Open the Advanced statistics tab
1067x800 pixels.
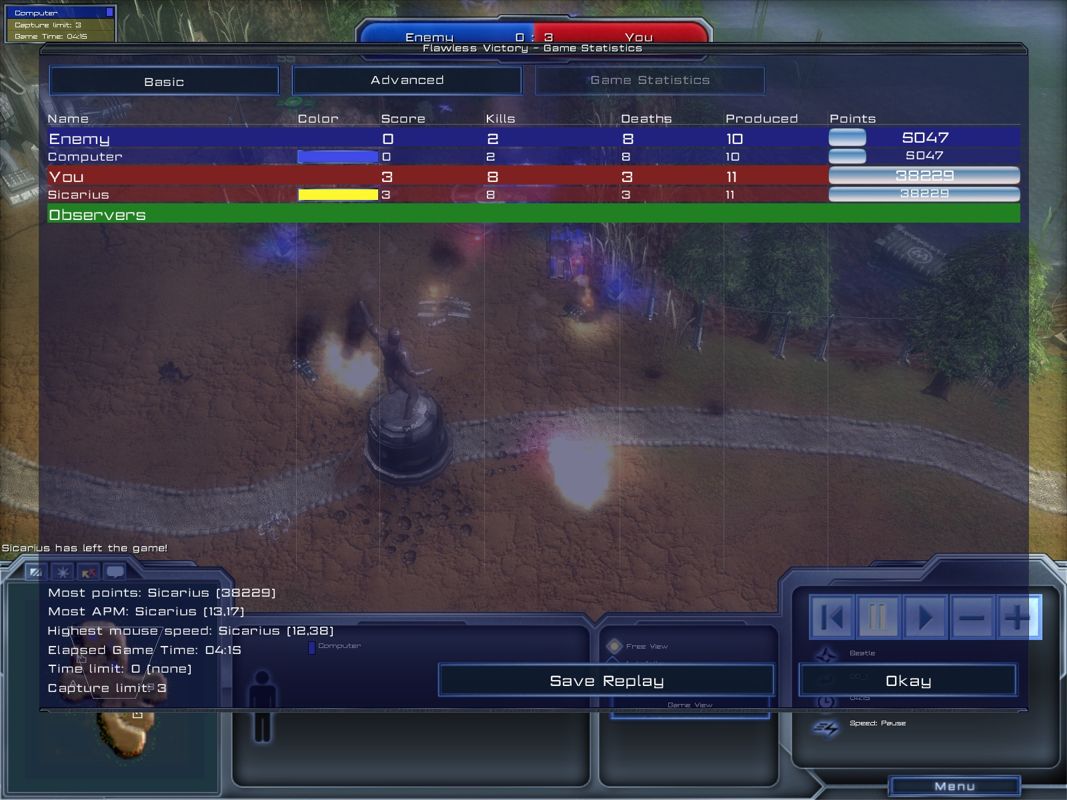click(x=407, y=80)
